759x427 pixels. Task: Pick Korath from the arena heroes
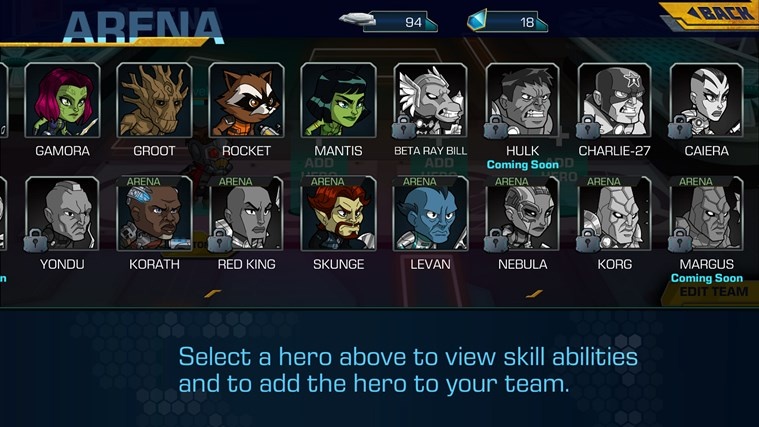tap(154, 213)
